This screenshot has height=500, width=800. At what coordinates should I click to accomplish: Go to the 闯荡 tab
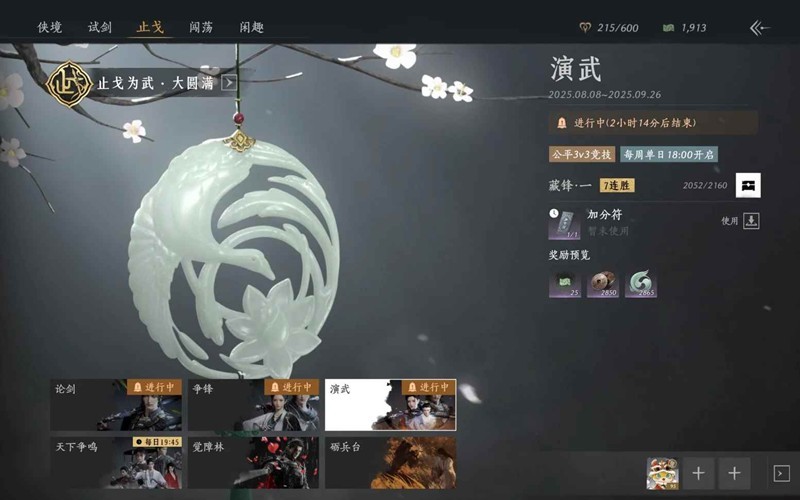tap(201, 27)
